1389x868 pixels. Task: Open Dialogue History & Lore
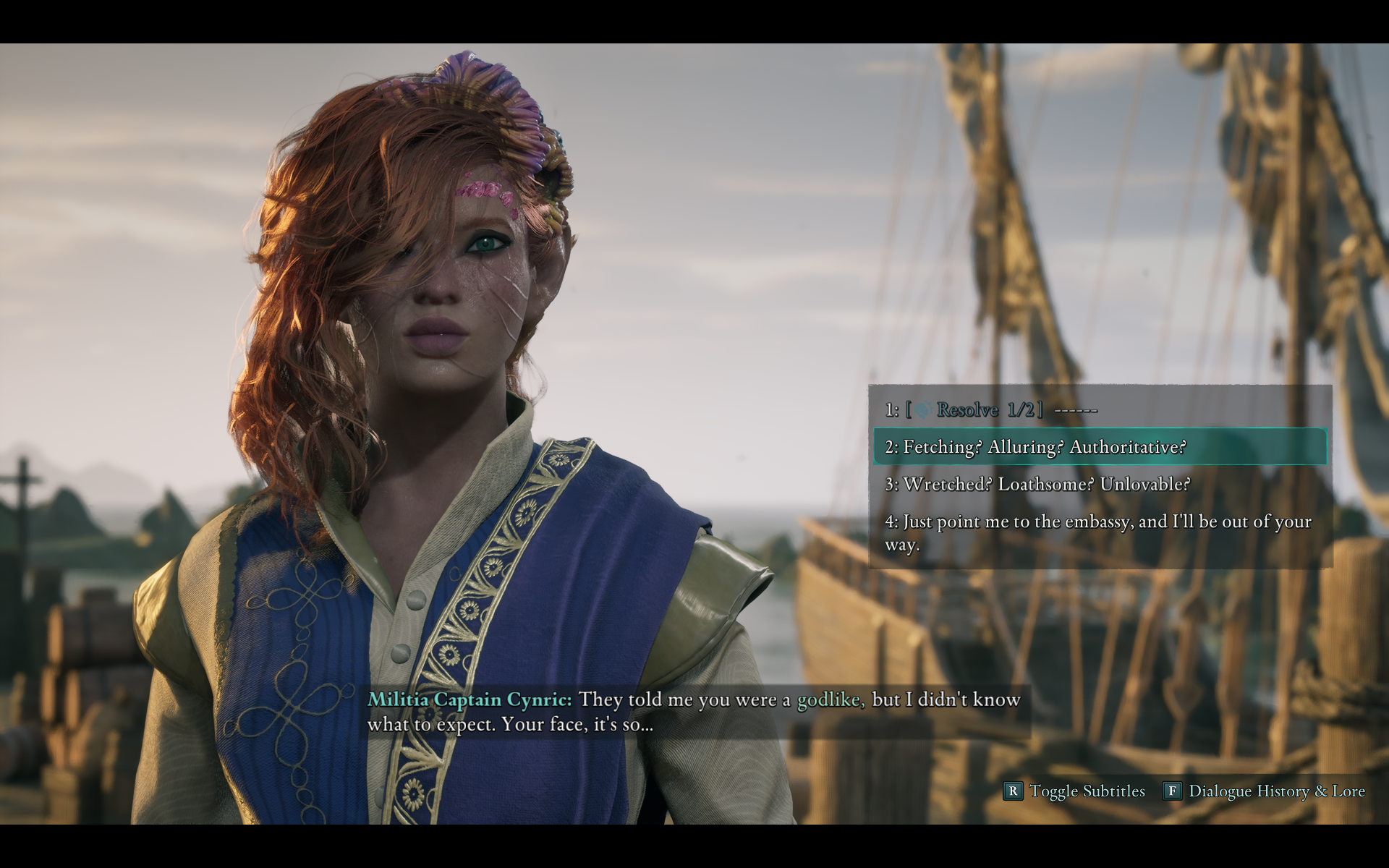tap(1265, 791)
